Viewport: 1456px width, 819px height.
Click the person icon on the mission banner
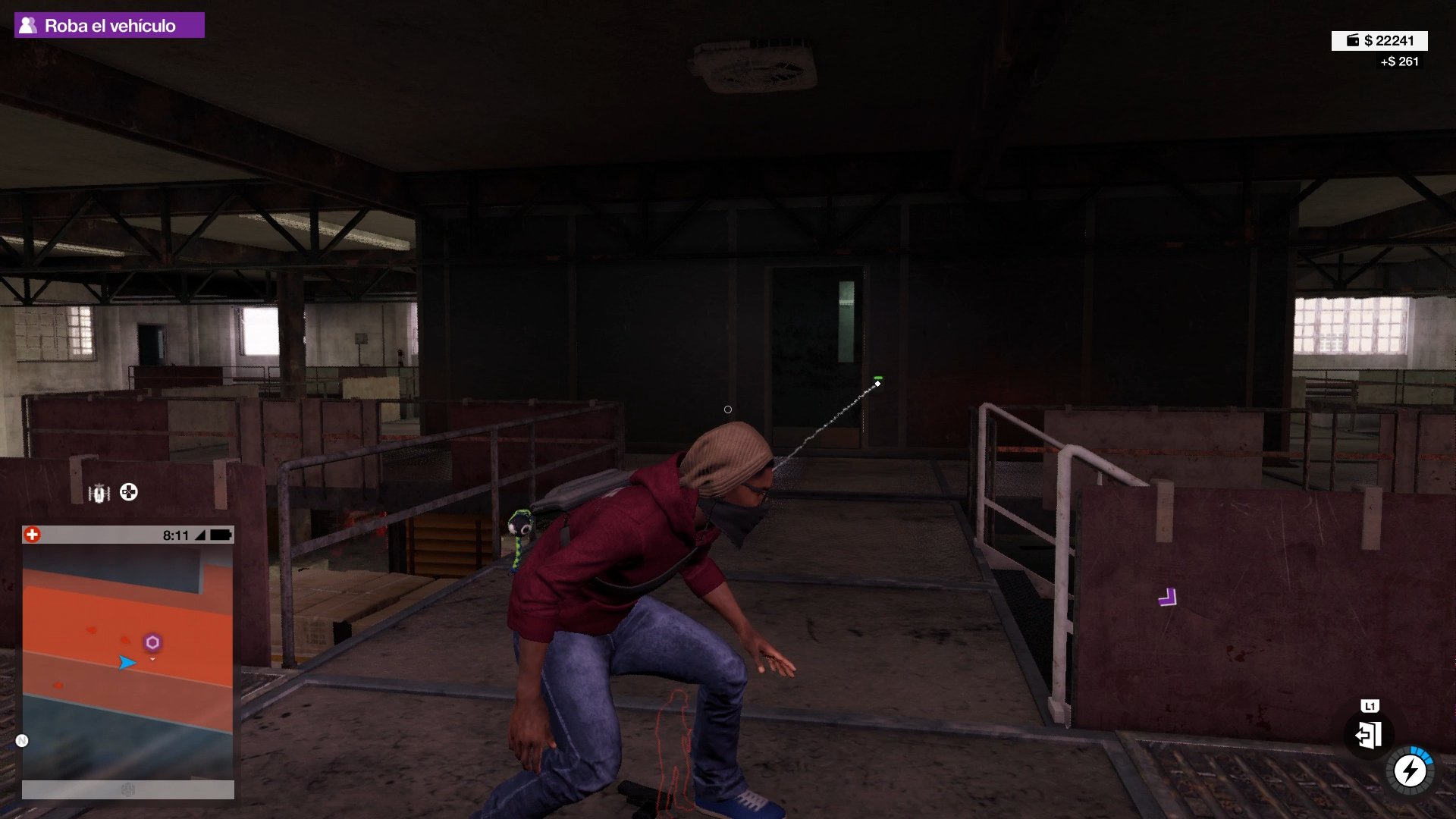(28, 24)
